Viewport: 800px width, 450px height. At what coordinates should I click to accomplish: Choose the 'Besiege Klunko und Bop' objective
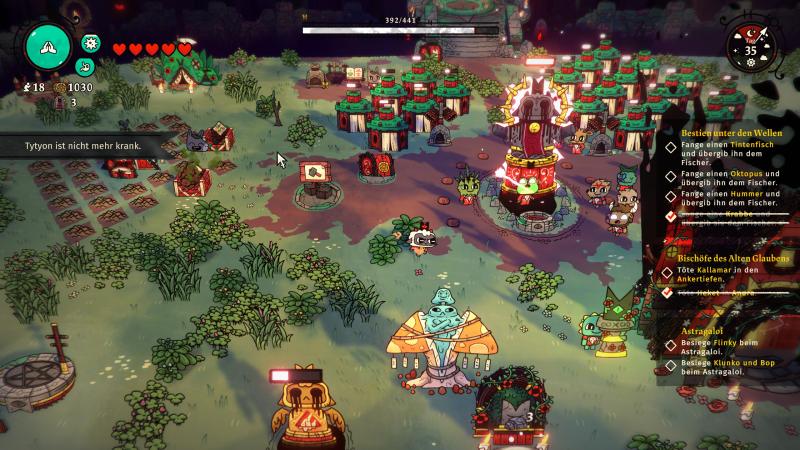pos(718,366)
